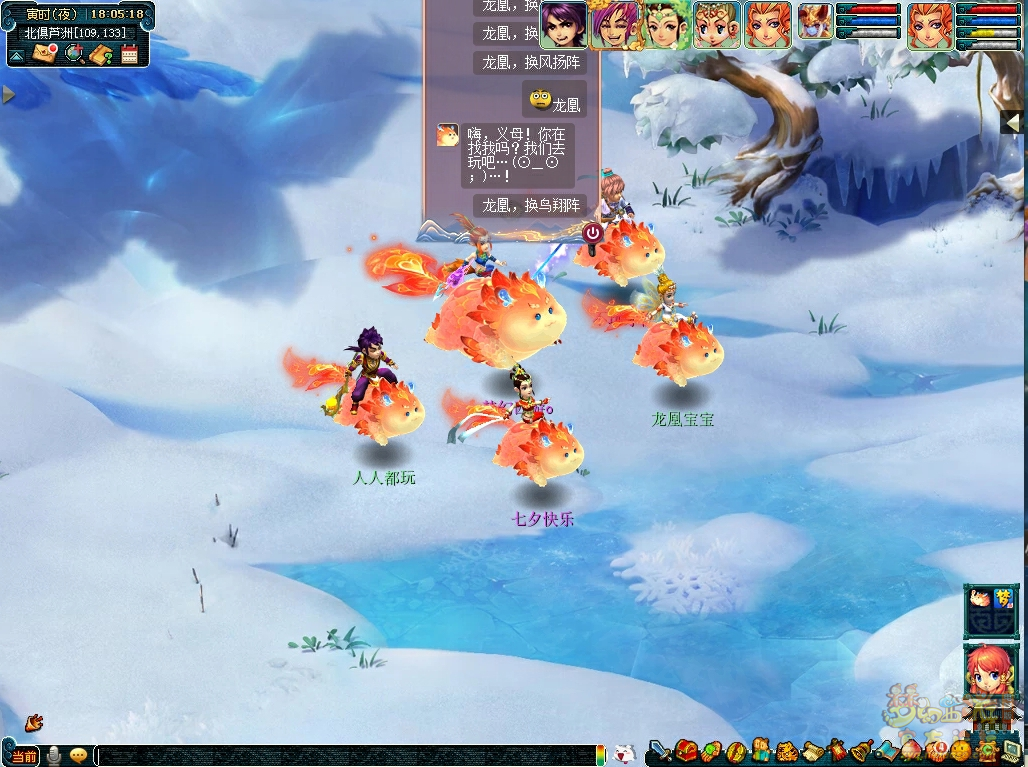Screen dimensions: 1028x767
Task: Open the red treasure chest inventory
Action: [686, 751]
